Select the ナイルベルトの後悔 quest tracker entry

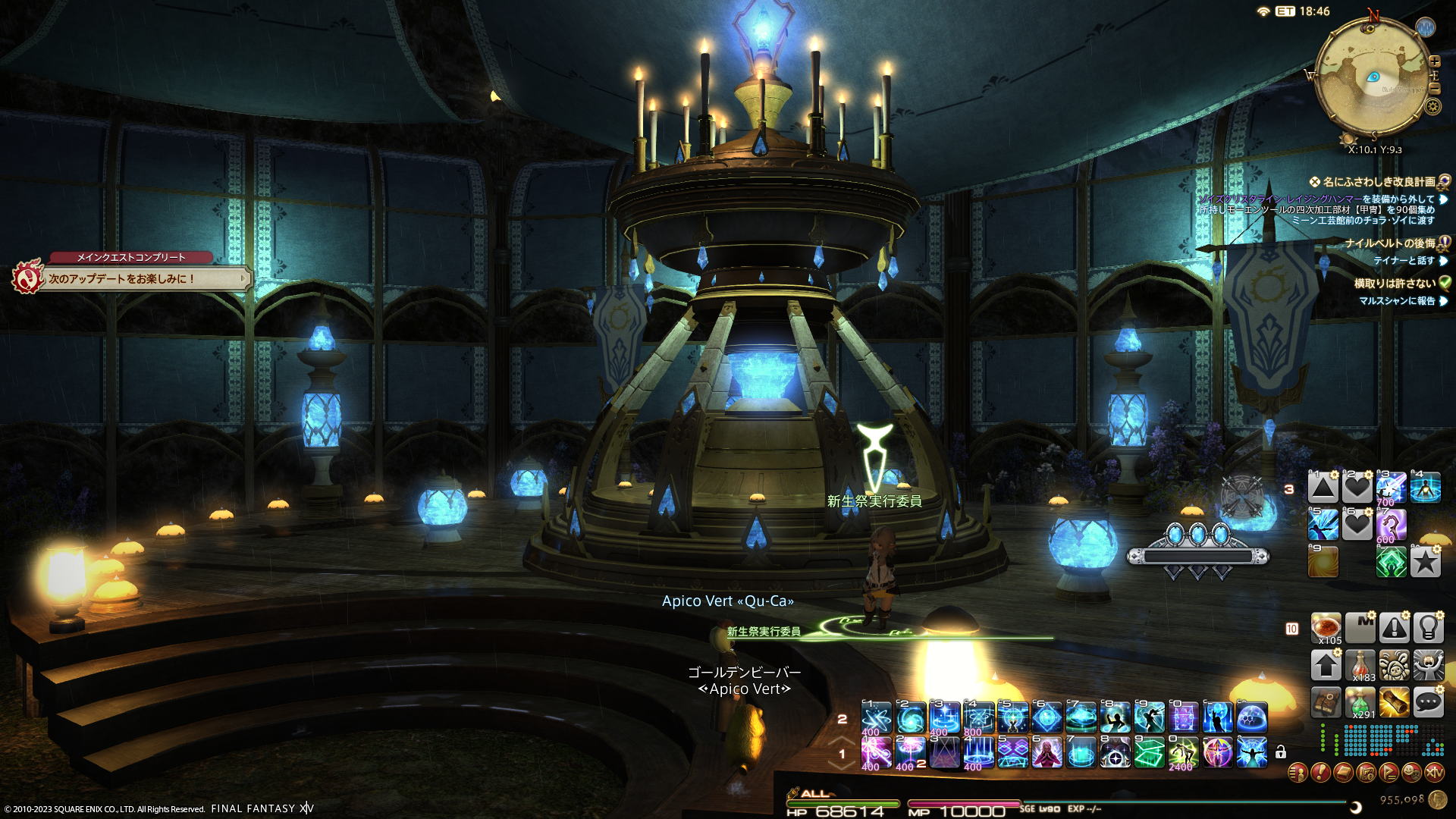[x=1390, y=243]
